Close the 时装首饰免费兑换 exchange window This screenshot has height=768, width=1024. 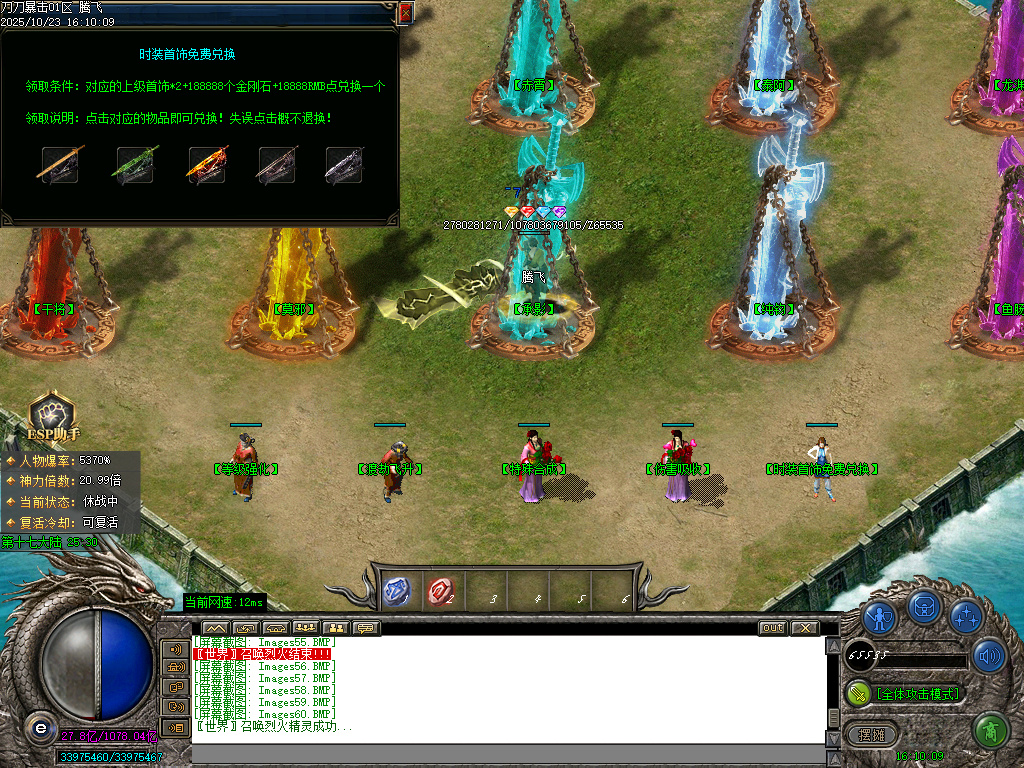click(405, 13)
